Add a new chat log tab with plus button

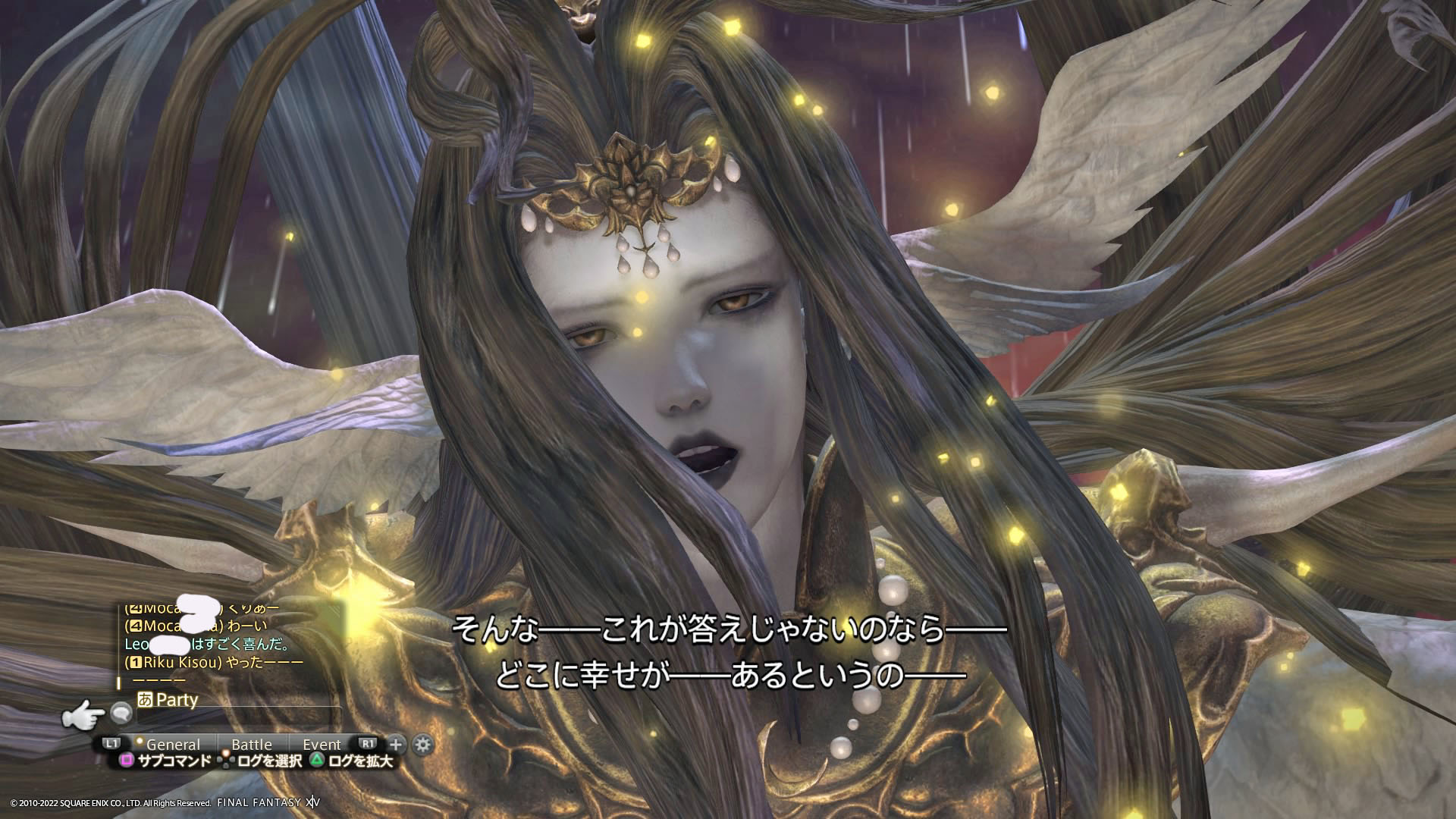tap(396, 744)
